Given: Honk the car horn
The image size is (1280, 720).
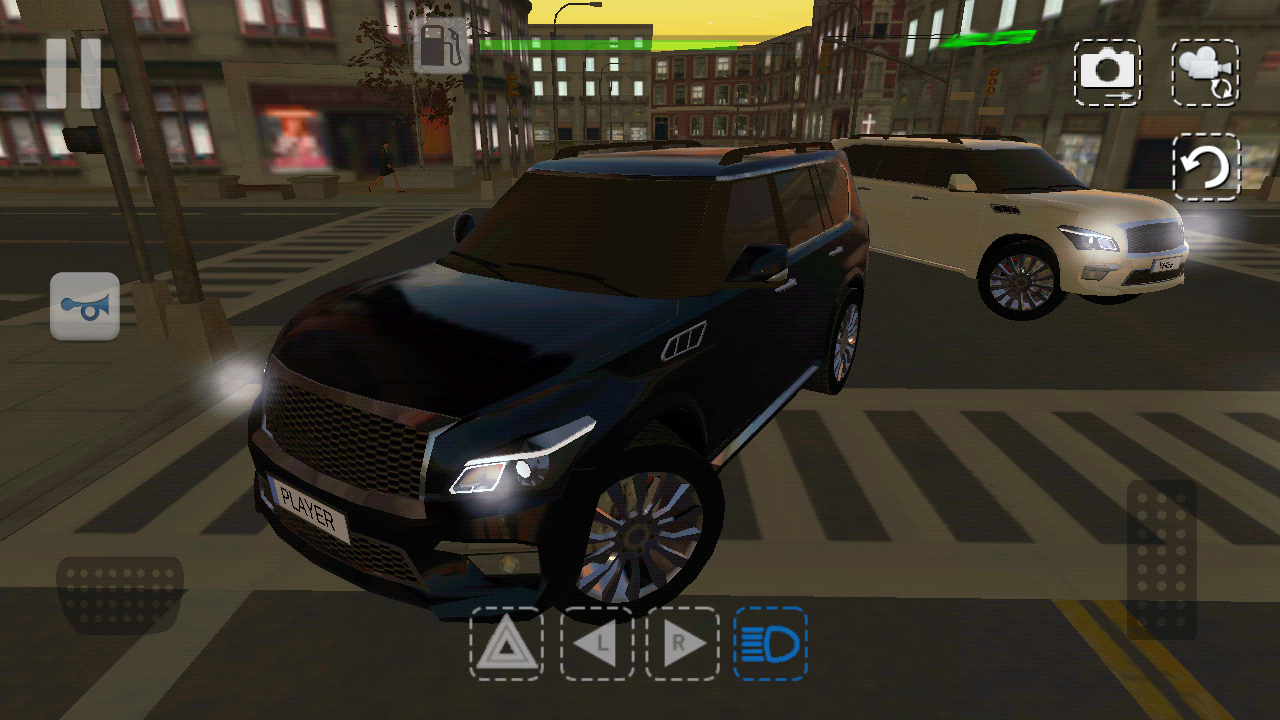Looking at the screenshot, I should (84, 306).
